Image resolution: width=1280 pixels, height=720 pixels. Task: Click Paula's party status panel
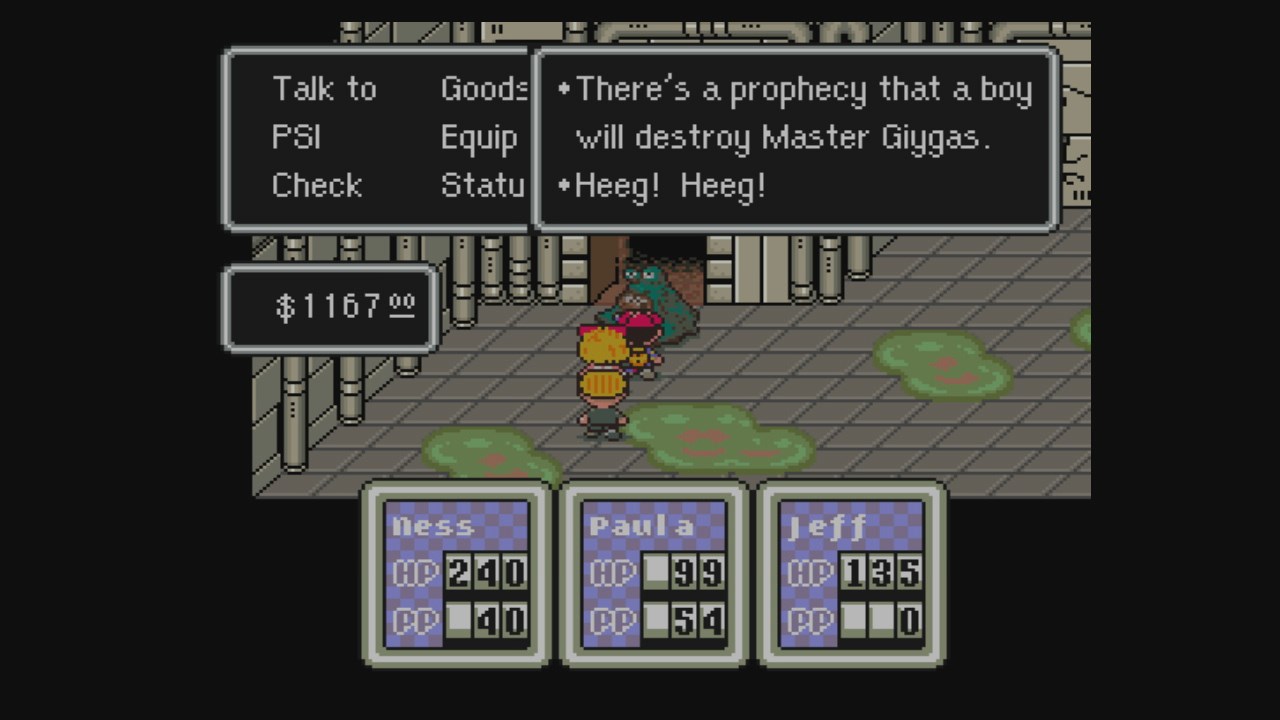pos(654,574)
